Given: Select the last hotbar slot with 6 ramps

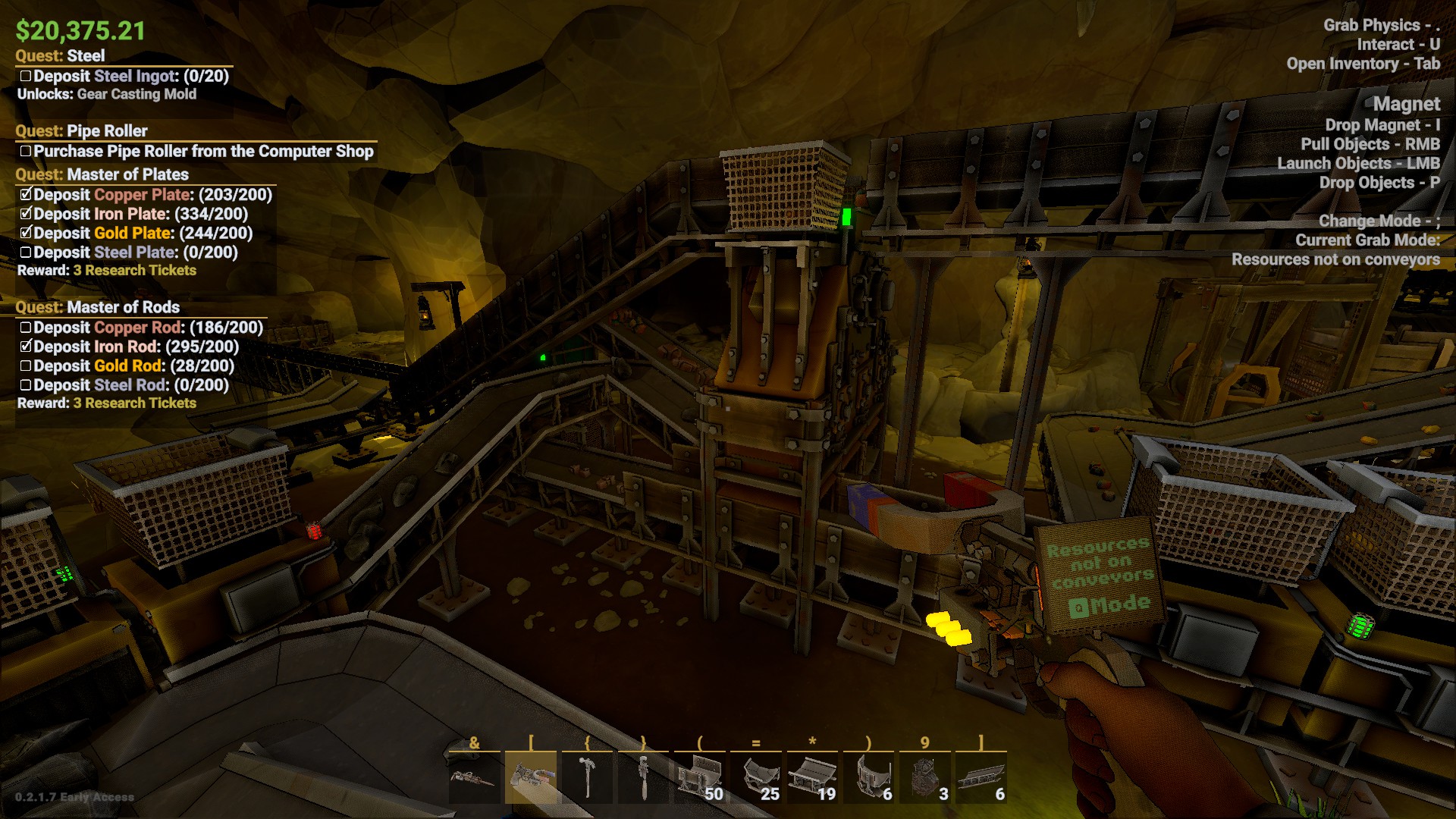Looking at the screenshot, I should point(981,778).
